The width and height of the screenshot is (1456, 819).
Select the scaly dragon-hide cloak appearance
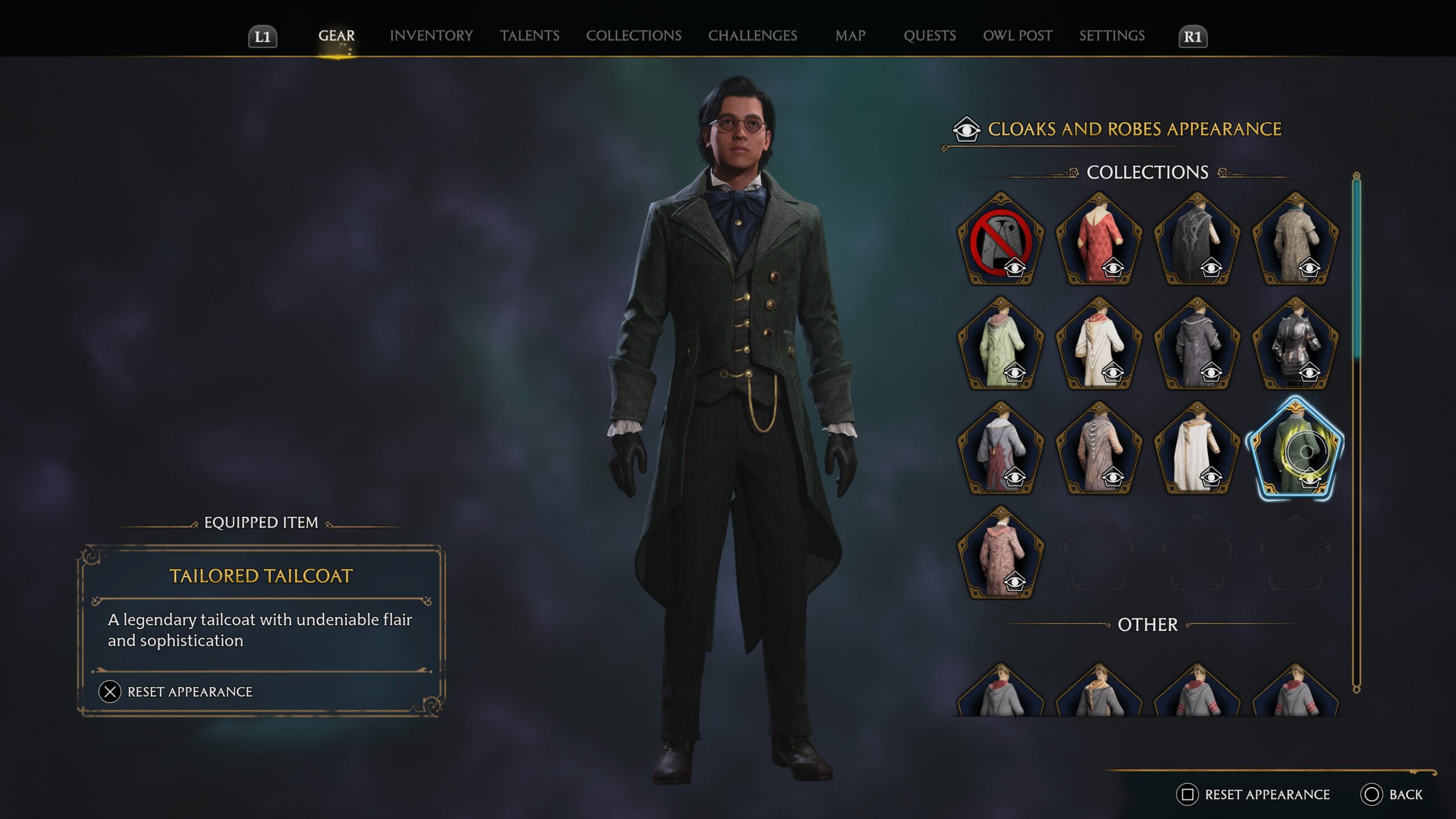pos(1099,449)
